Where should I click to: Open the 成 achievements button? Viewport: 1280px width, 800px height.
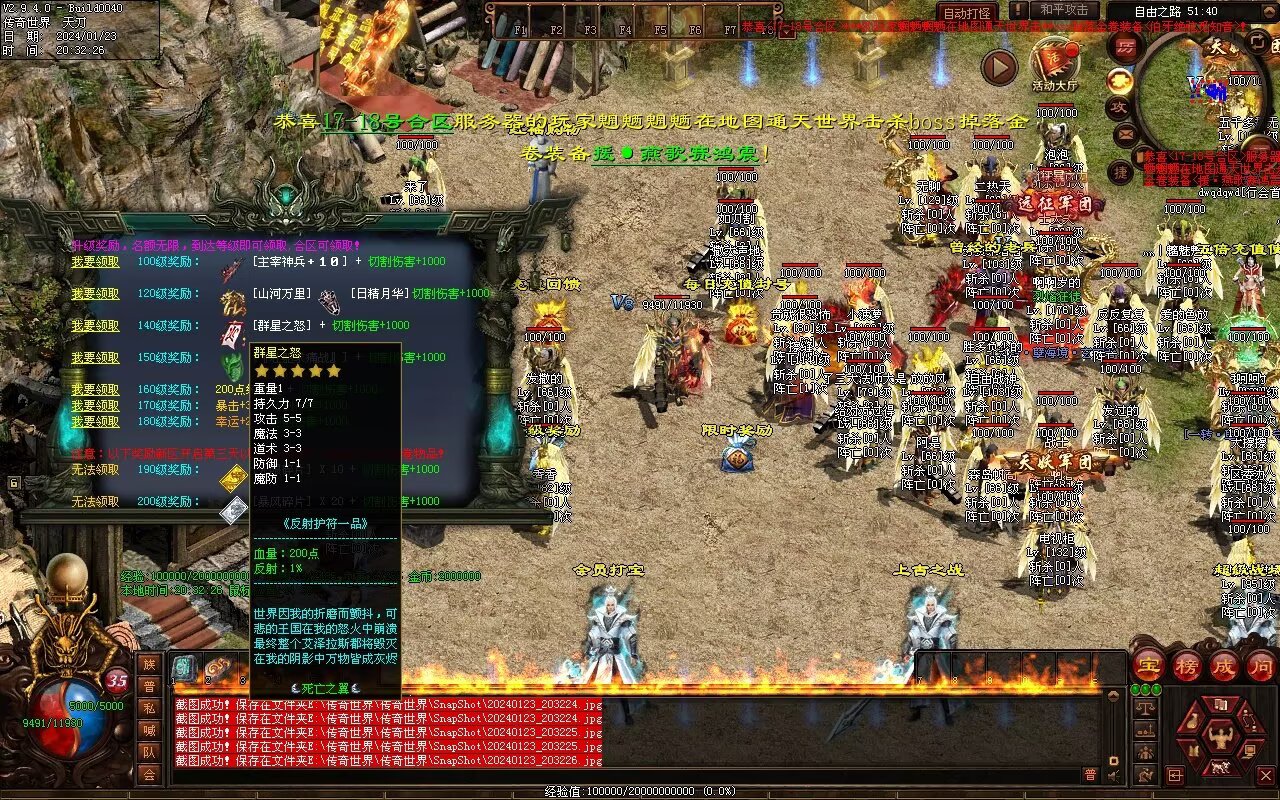tap(1224, 665)
